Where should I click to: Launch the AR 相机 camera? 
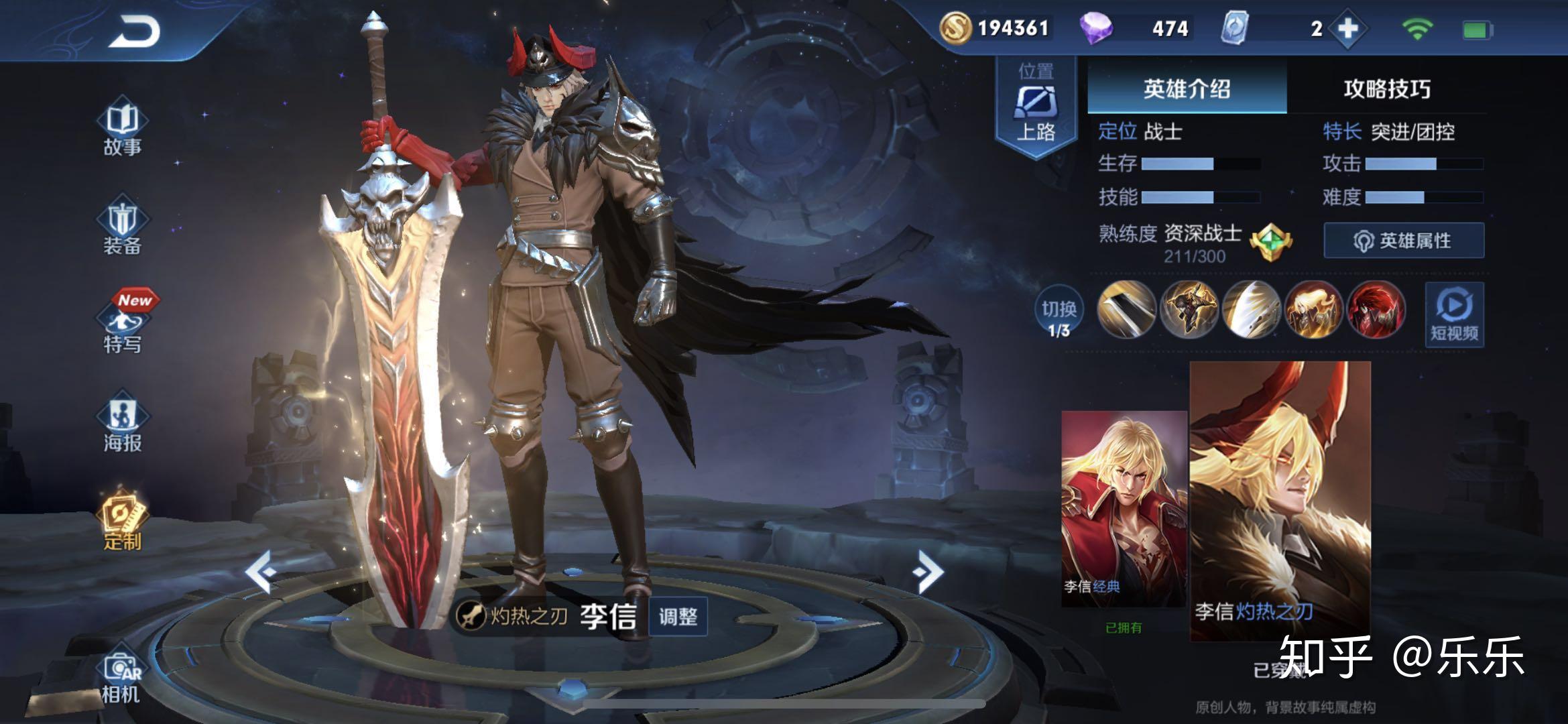(121, 677)
